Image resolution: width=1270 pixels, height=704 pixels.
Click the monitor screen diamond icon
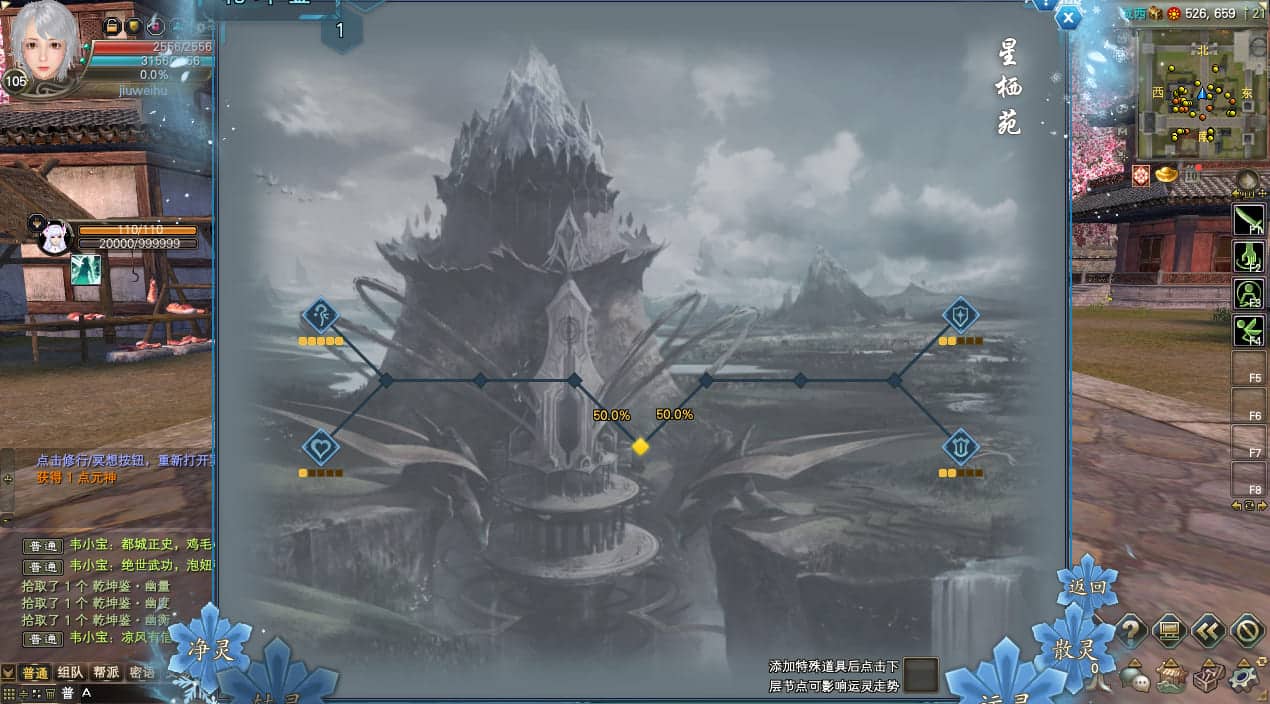(x=1169, y=630)
